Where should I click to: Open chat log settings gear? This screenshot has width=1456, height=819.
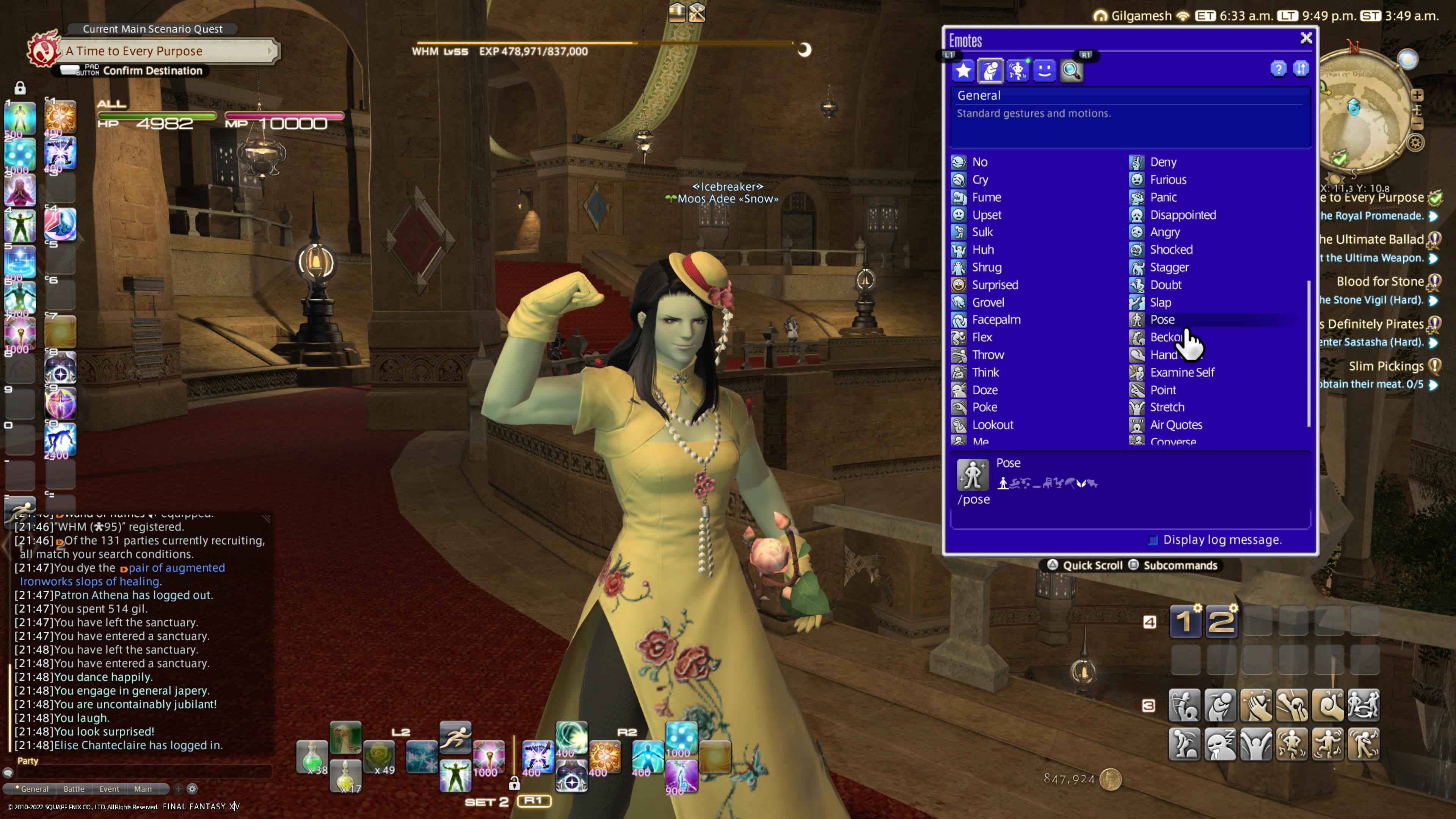192,789
